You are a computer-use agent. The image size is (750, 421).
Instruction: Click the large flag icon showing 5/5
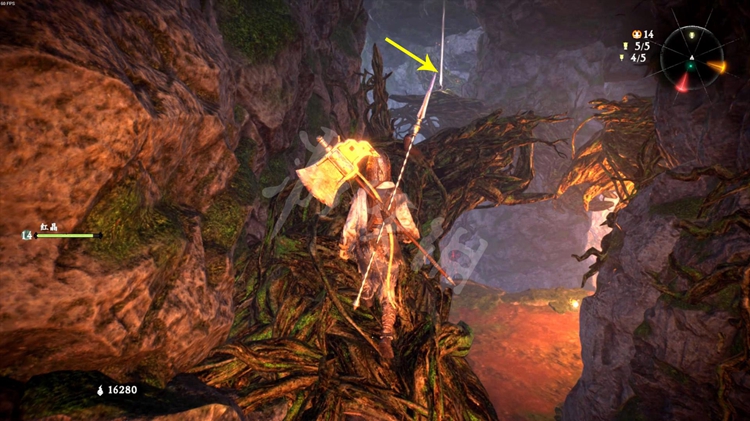point(625,45)
